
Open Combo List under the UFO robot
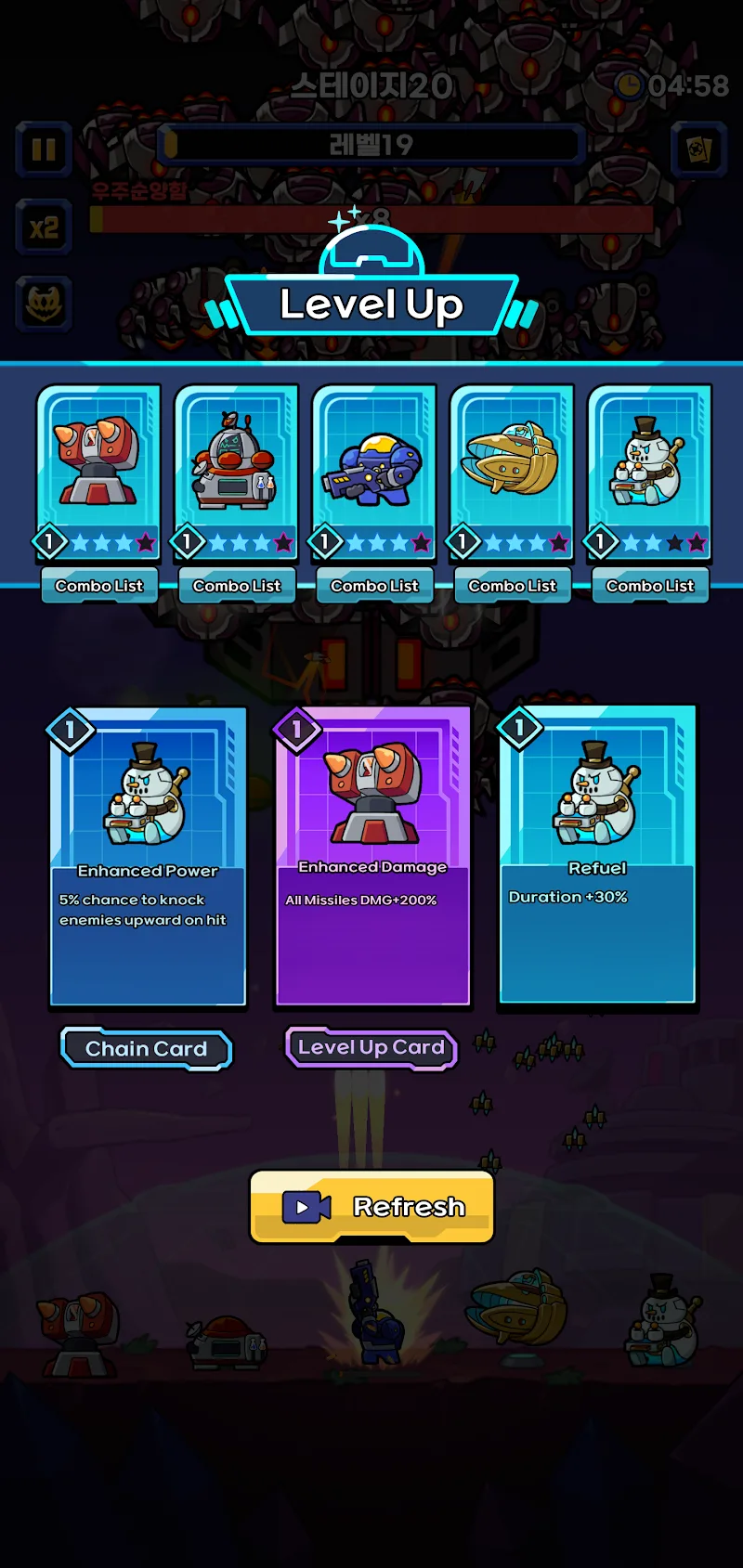coord(237,586)
